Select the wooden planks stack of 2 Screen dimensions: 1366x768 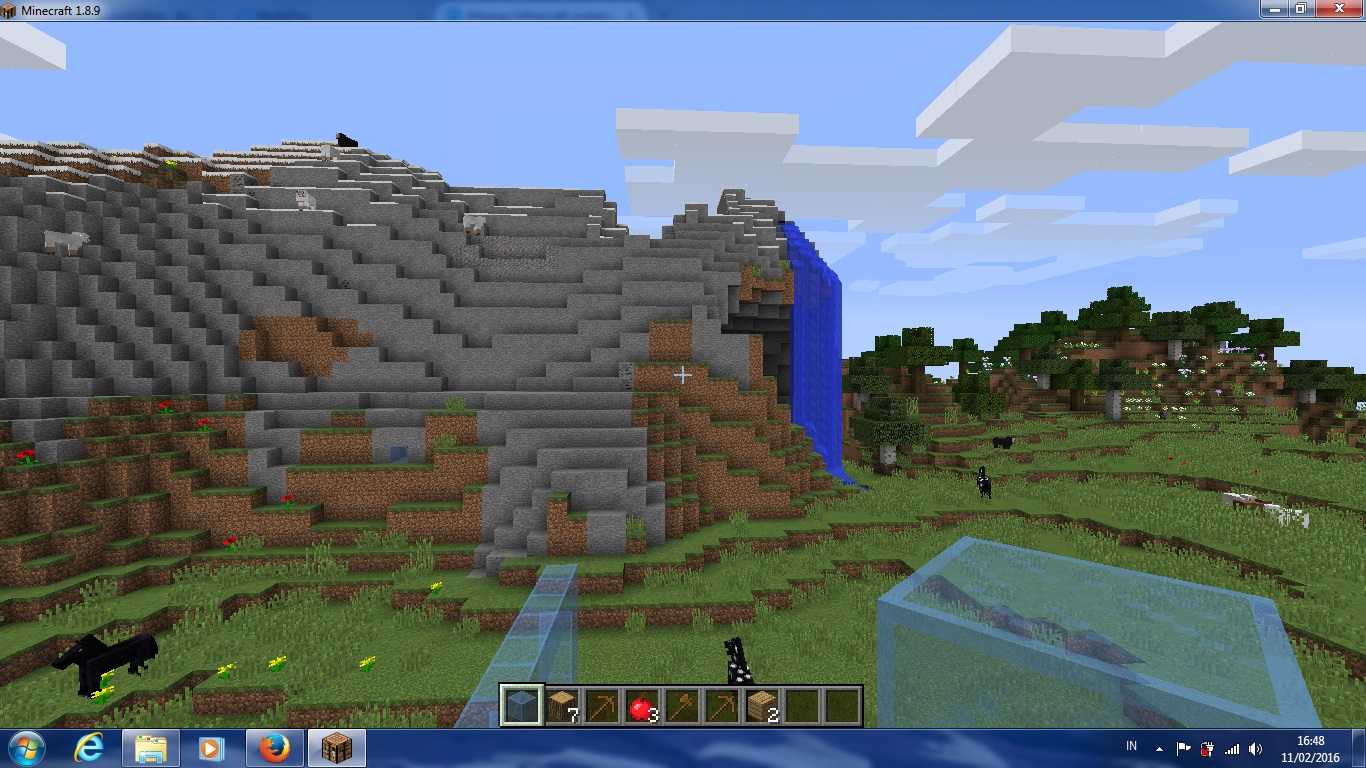[x=763, y=704]
